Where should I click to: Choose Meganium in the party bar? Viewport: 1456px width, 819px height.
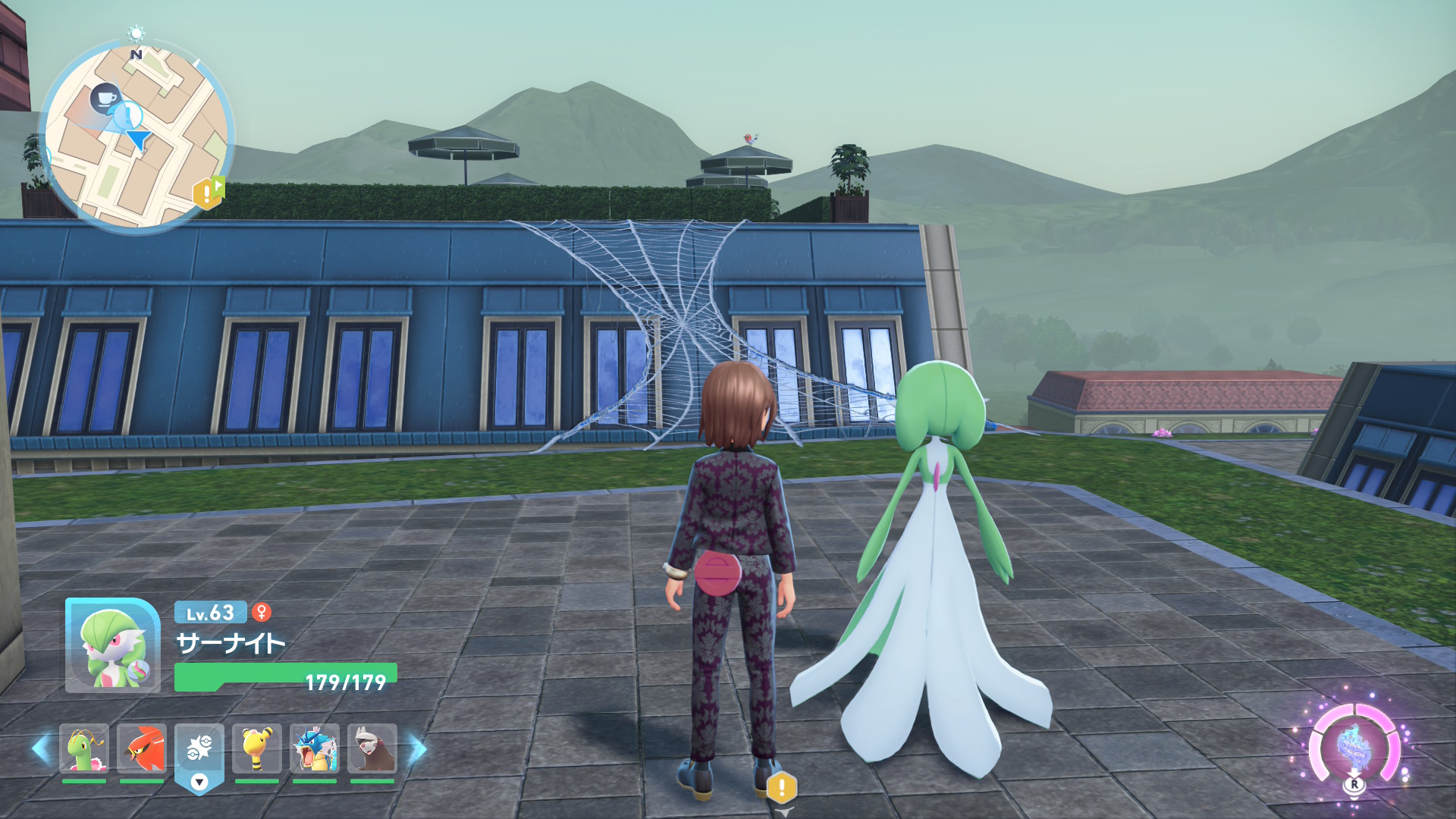pyautogui.click(x=83, y=748)
